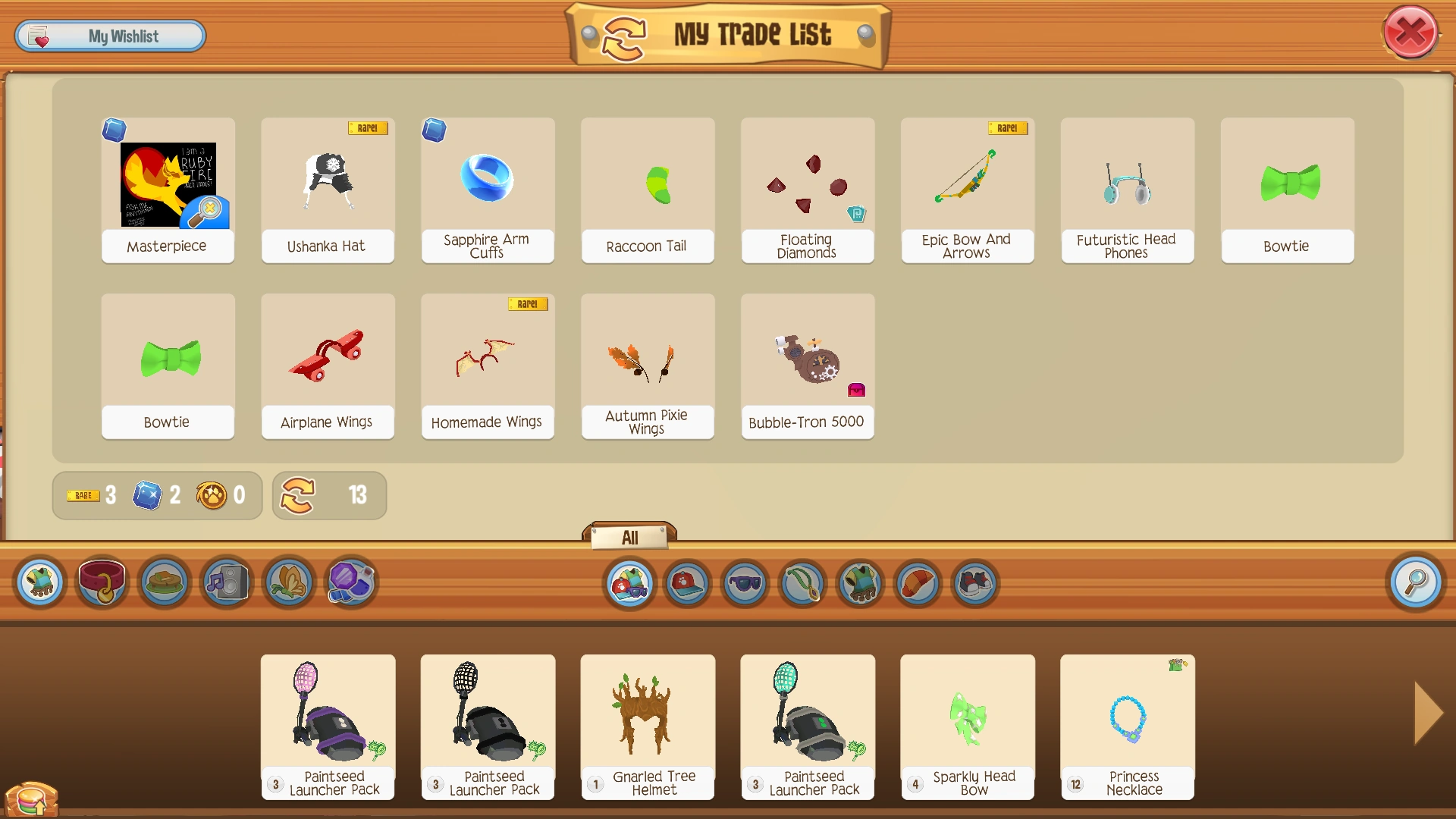Expand inventory with the right arrow
Viewport: 1456px width, 819px height.
[x=1427, y=713]
